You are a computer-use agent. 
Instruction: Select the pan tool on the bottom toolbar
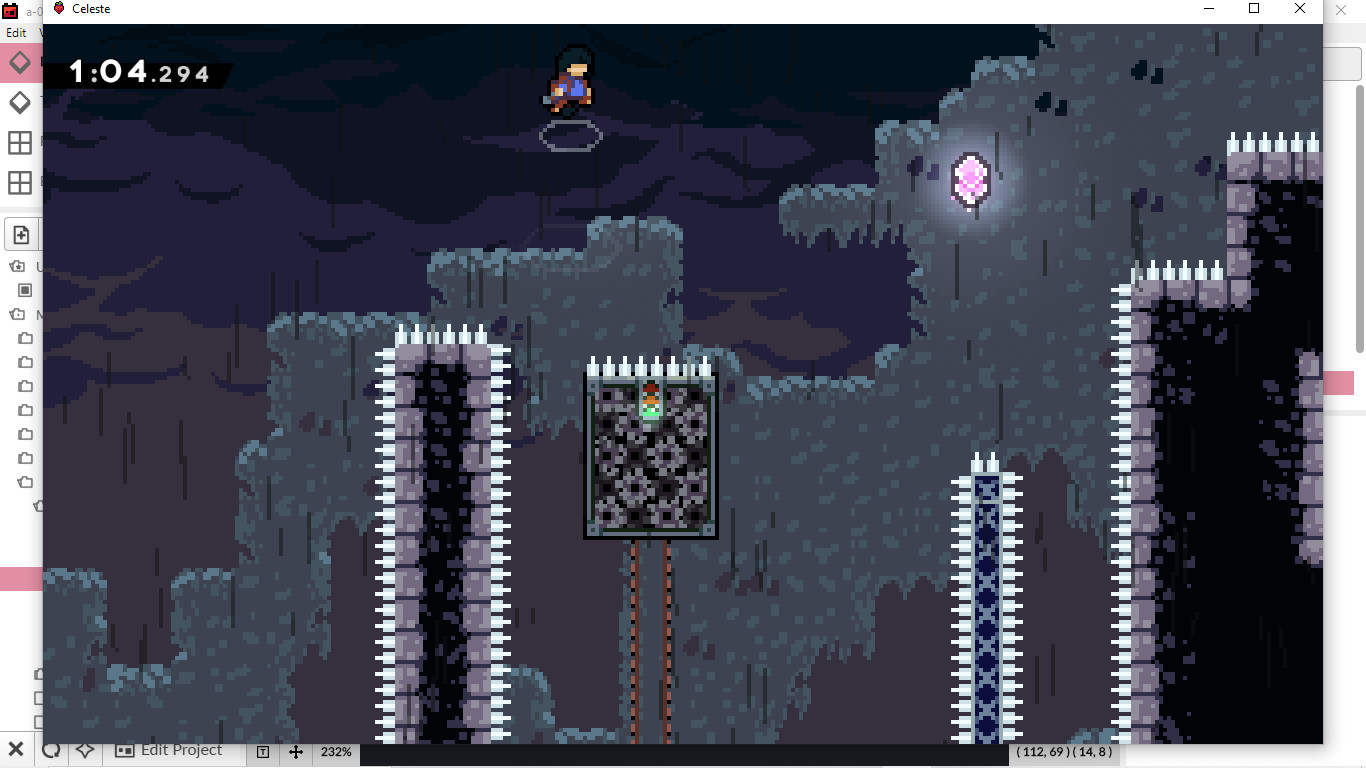coord(296,751)
